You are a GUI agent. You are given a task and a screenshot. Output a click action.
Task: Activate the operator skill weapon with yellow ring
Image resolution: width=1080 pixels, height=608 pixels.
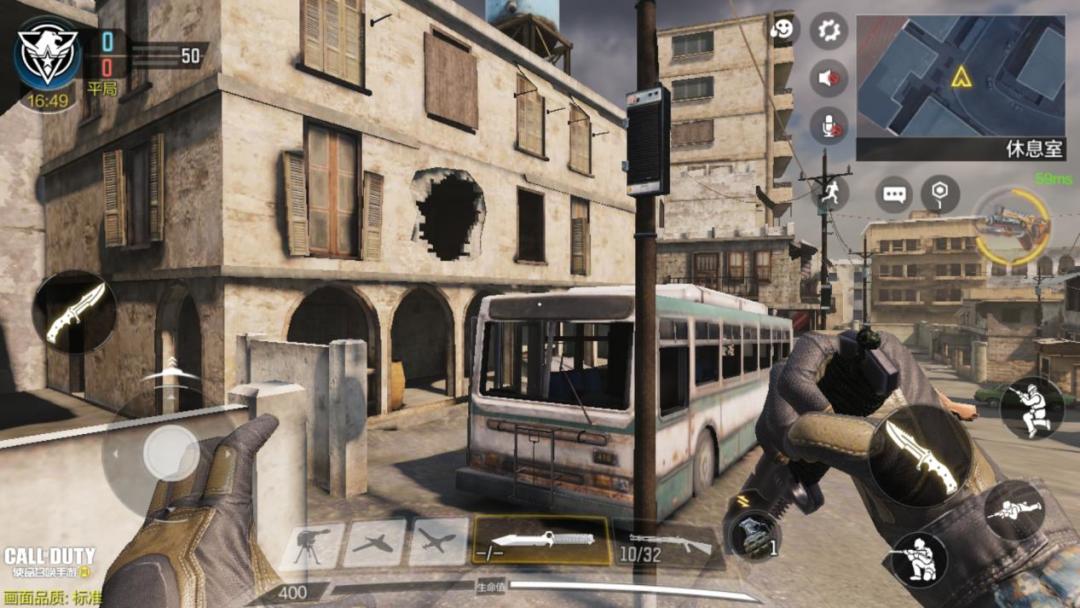pos(1012,225)
